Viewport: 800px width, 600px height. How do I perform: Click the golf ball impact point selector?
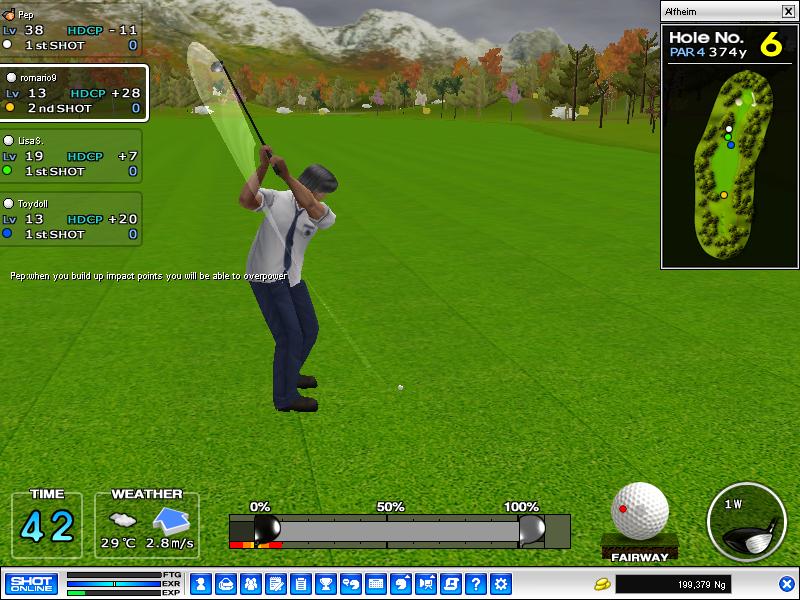(x=639, y=510)
